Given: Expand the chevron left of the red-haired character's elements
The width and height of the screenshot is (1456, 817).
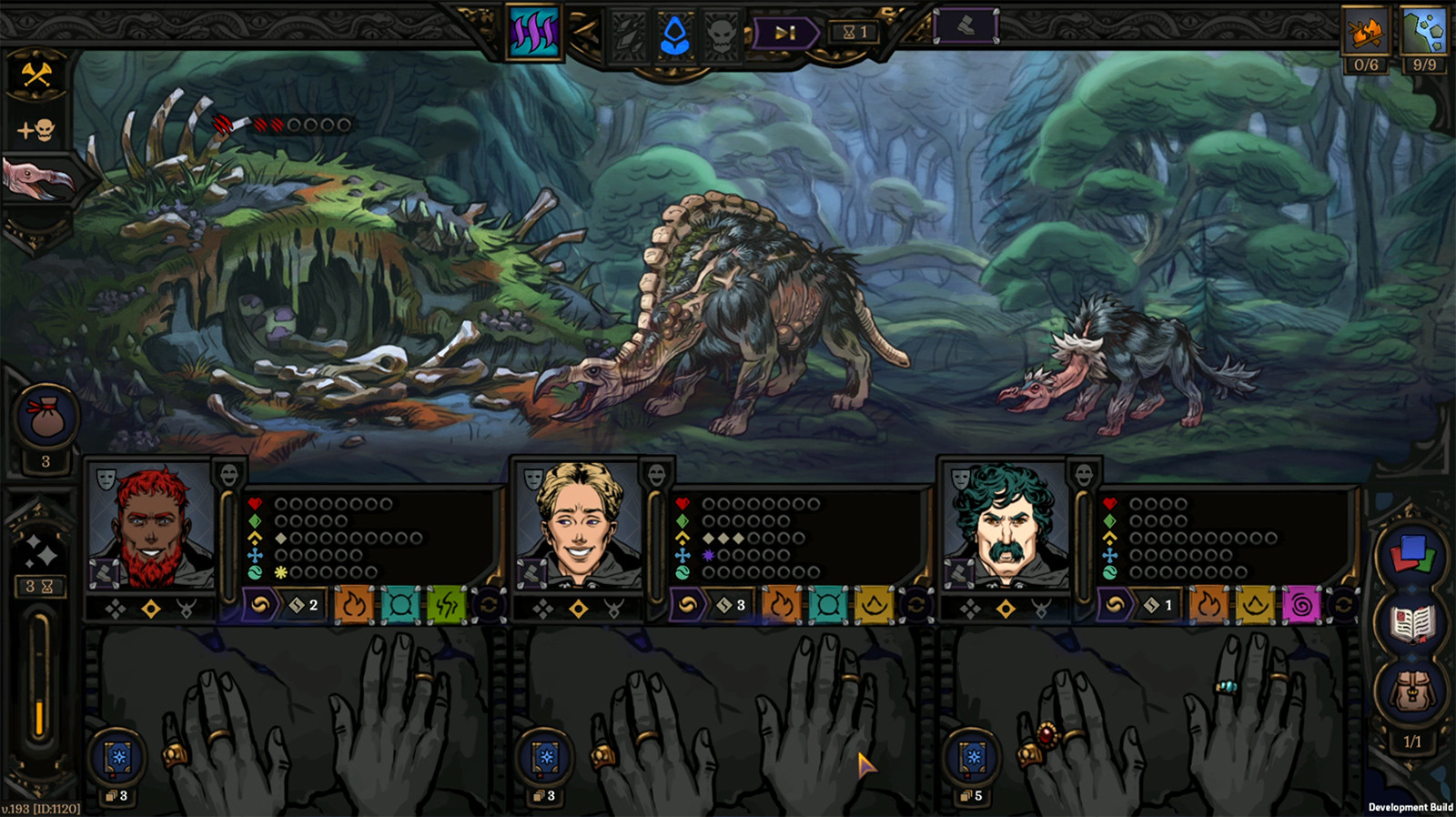Looking at the screenshot, I should (x=258, y=603).
